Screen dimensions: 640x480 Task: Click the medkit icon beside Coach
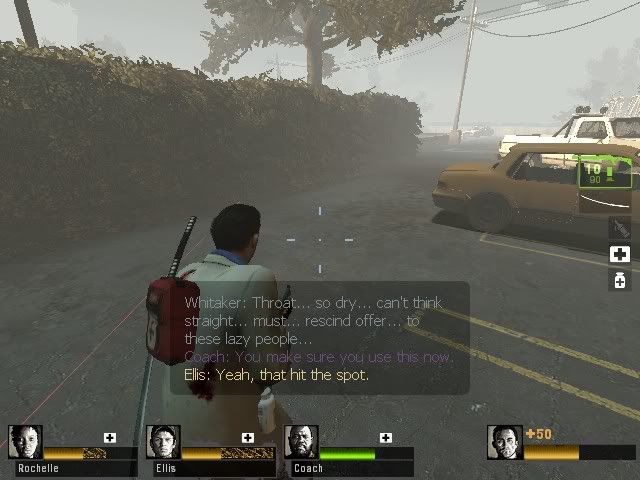pos(386,437)
